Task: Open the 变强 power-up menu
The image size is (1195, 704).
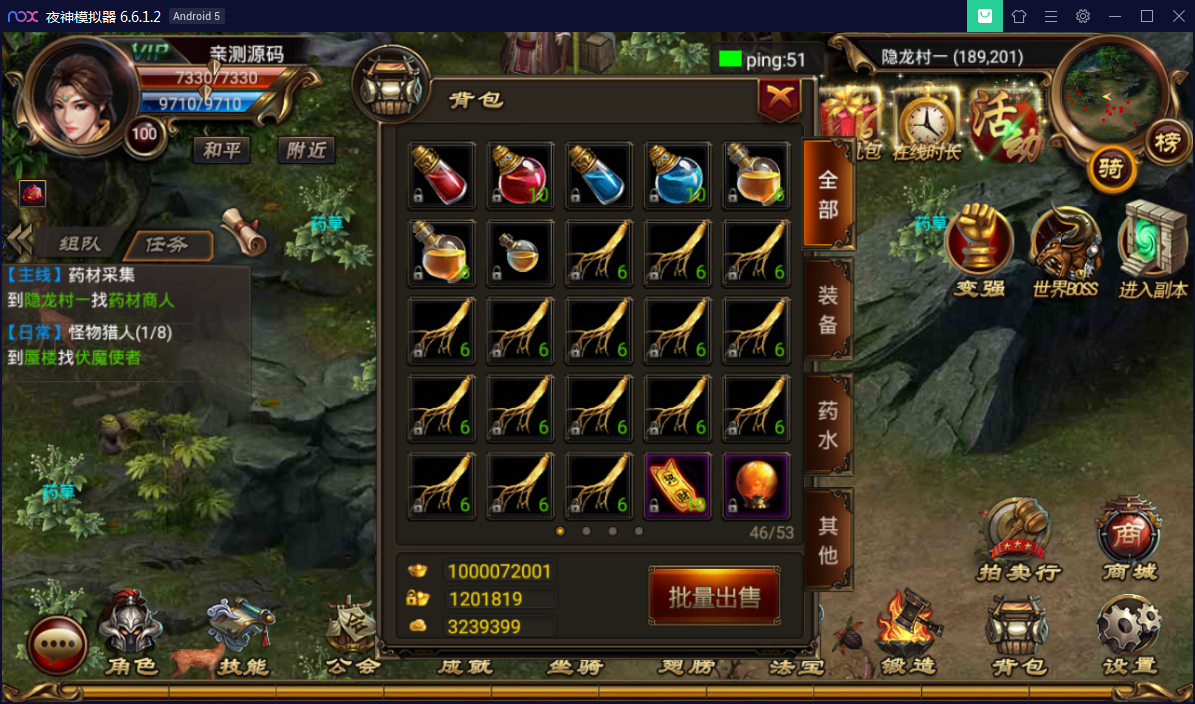Action: pos(979,252)
